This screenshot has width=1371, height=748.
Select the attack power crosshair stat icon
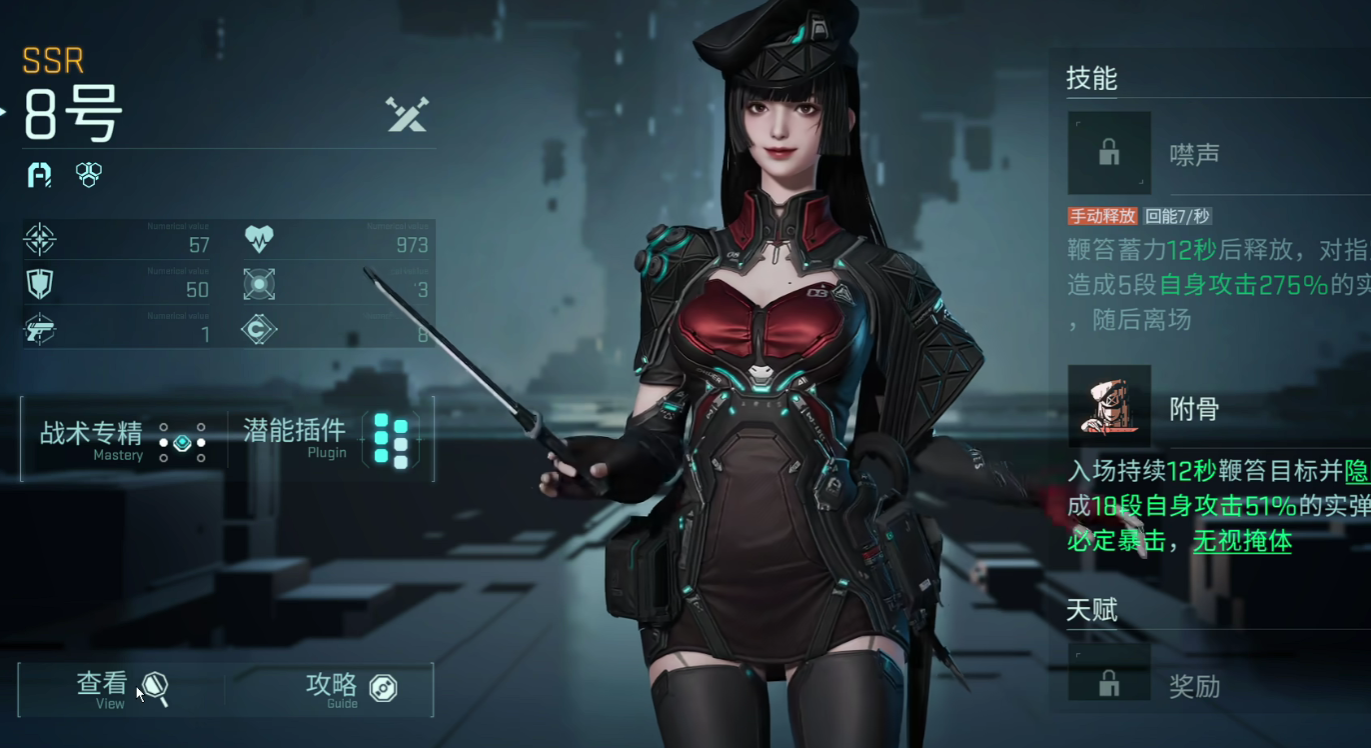pos(40,241)
